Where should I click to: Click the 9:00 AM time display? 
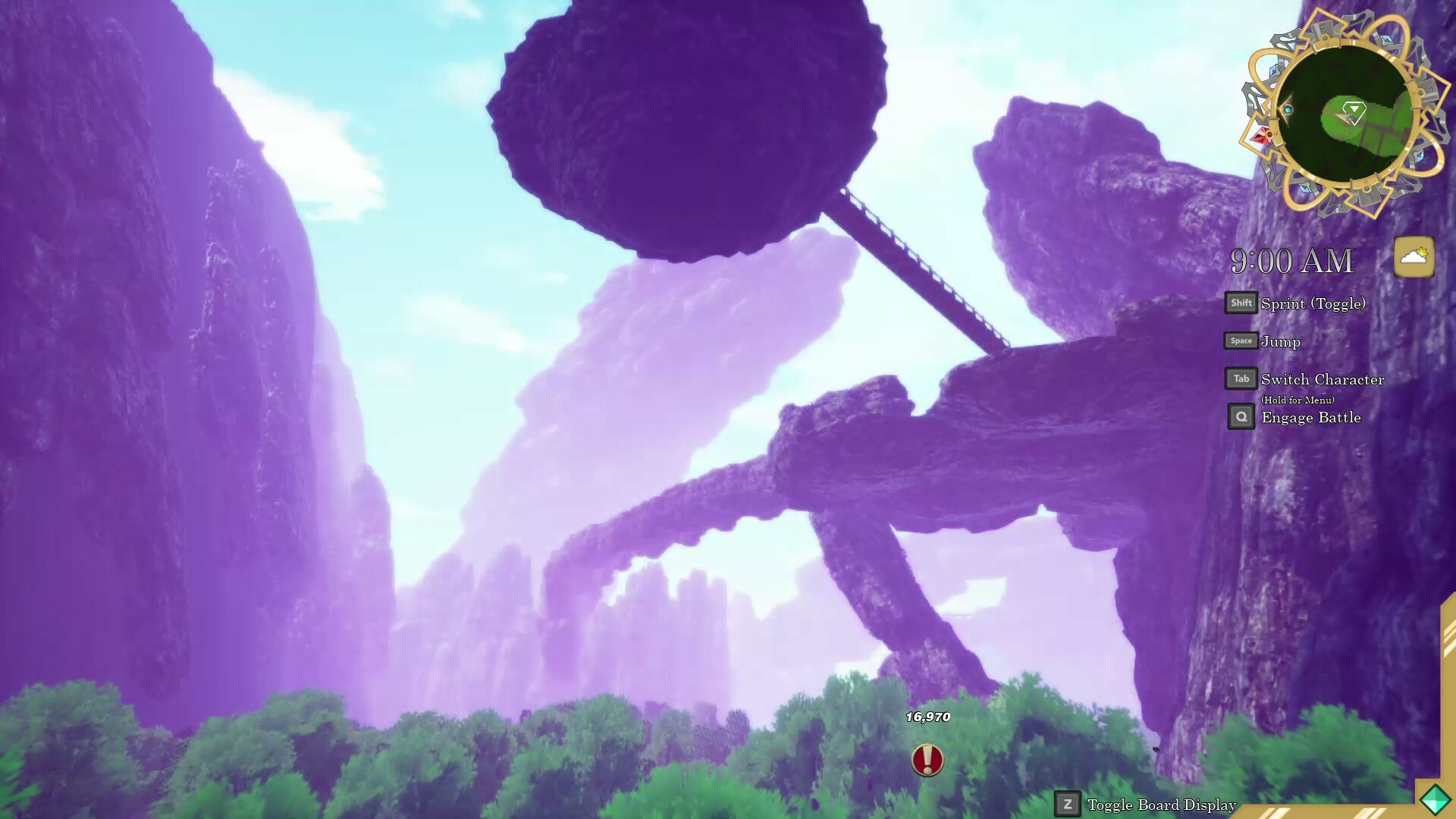(x=1291, y=260)
